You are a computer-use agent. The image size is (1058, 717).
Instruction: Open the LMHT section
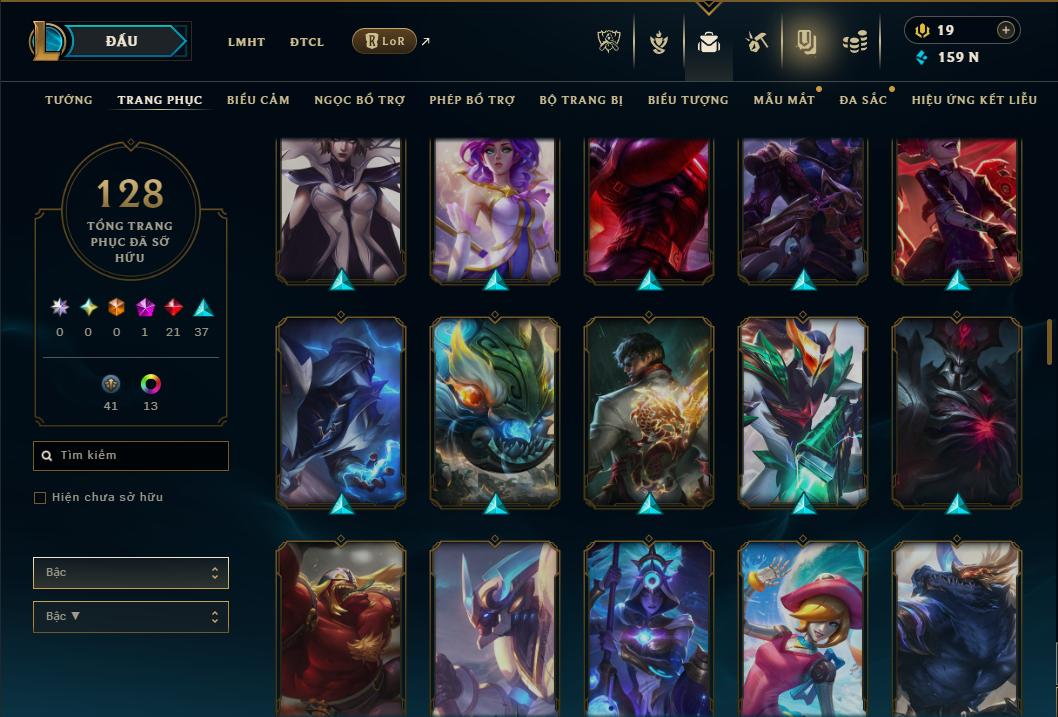point(246,42)
